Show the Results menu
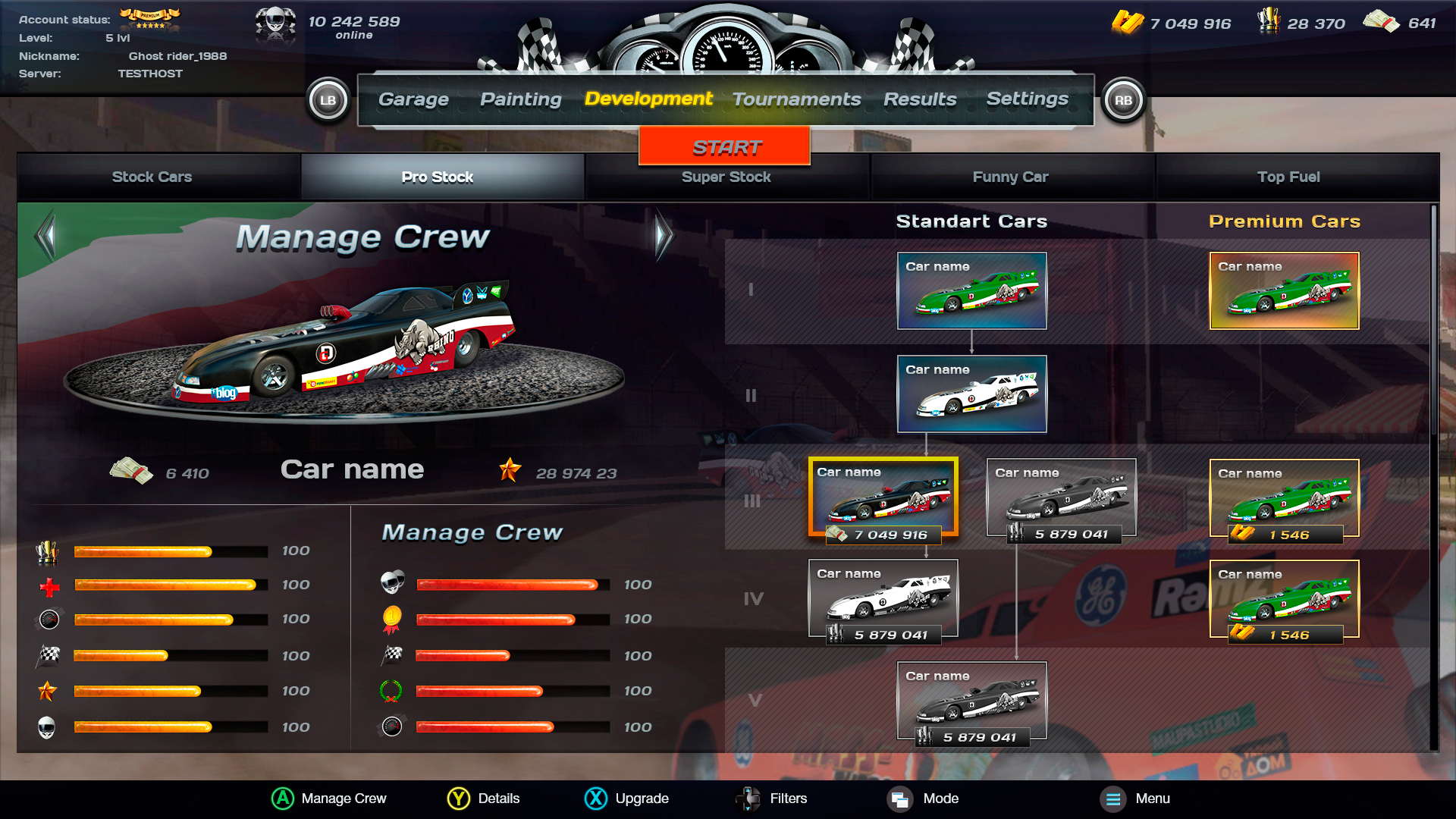The height and width of the screenshot is (819, 1456). tap(920, 99)
